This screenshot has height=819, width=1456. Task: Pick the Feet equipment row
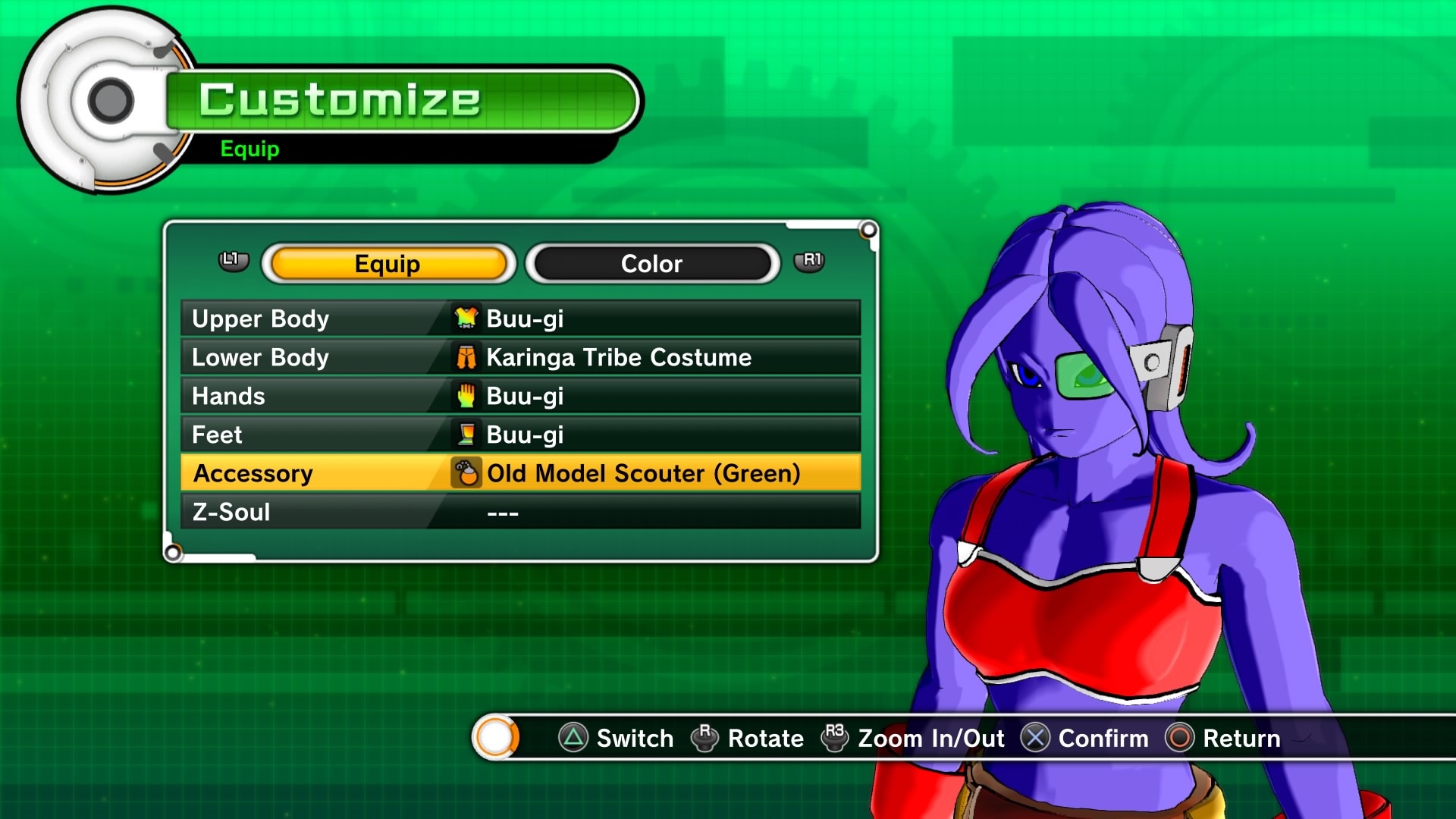pos(520,435)
